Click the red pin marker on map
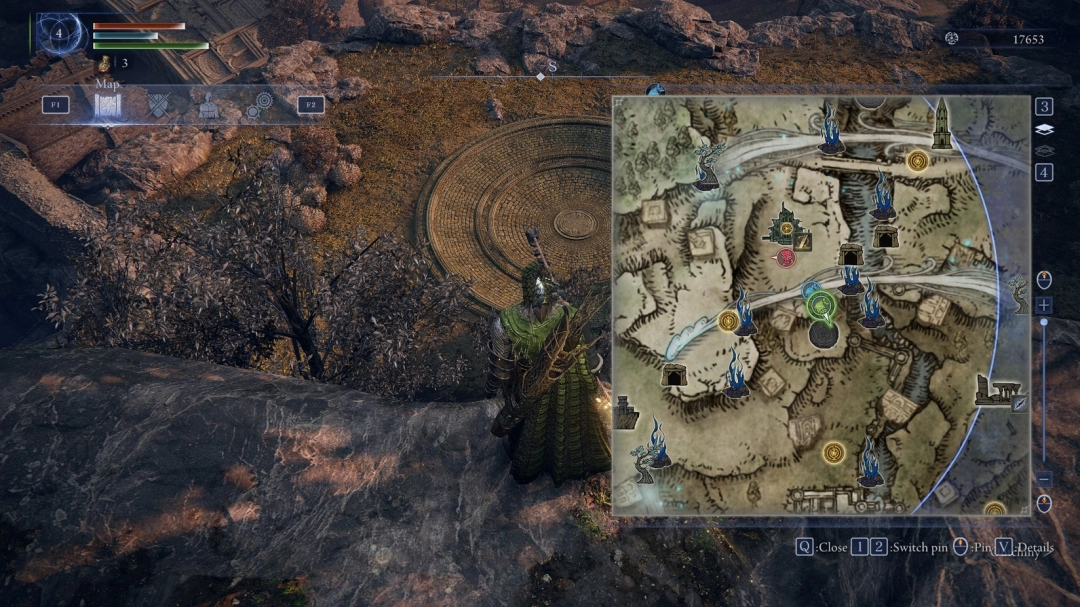1080x607 pixels. point(786,259)
